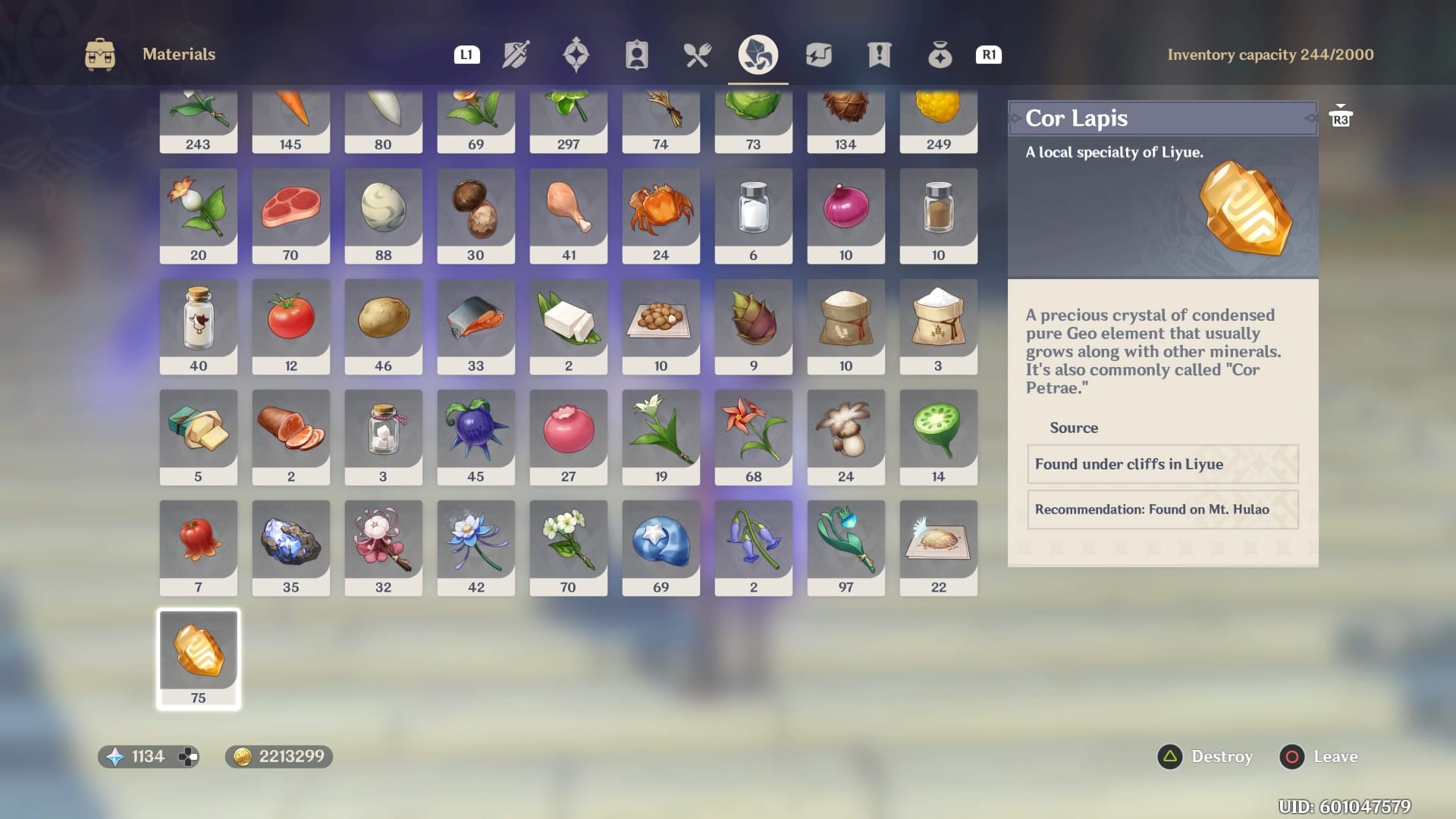Open the Character Development Items tab

pos(637,54)
